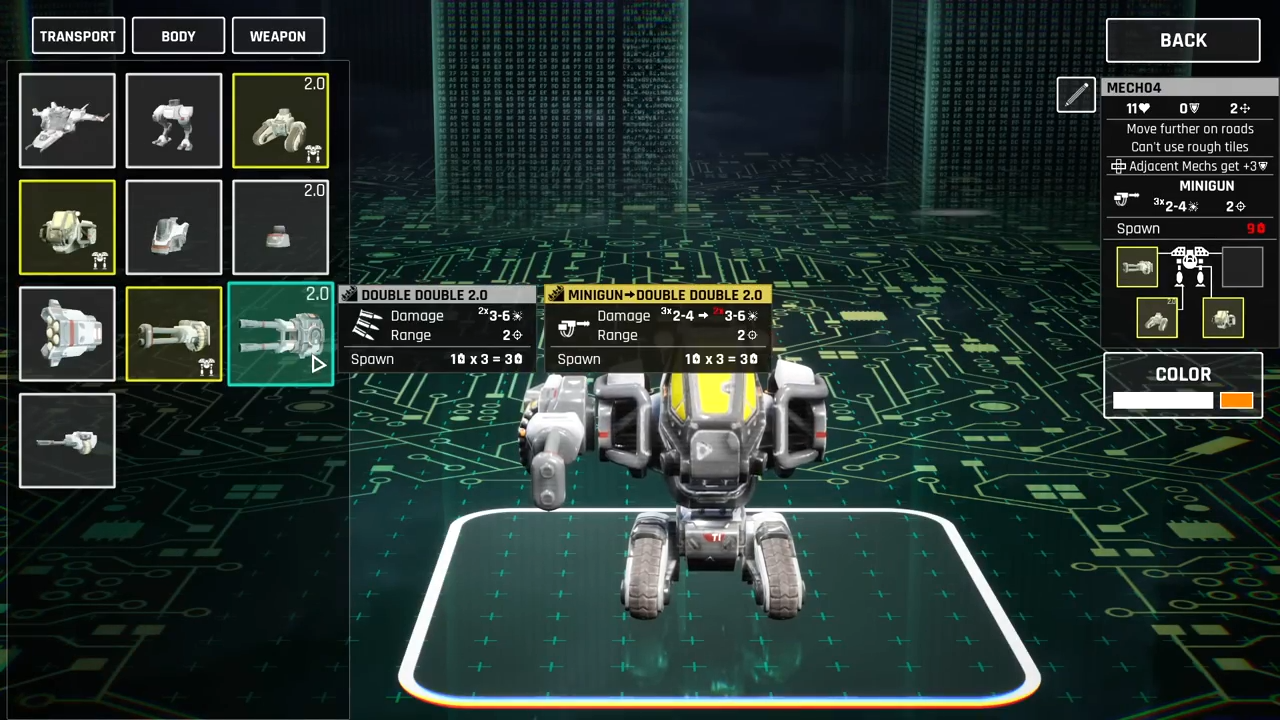Choose the jet flyer transport part

[x=67, y=121]
